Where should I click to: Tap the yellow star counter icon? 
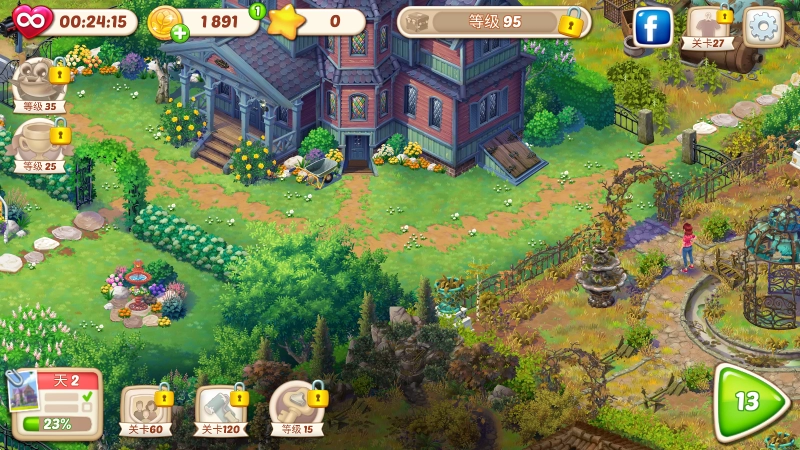click(287, 21)
